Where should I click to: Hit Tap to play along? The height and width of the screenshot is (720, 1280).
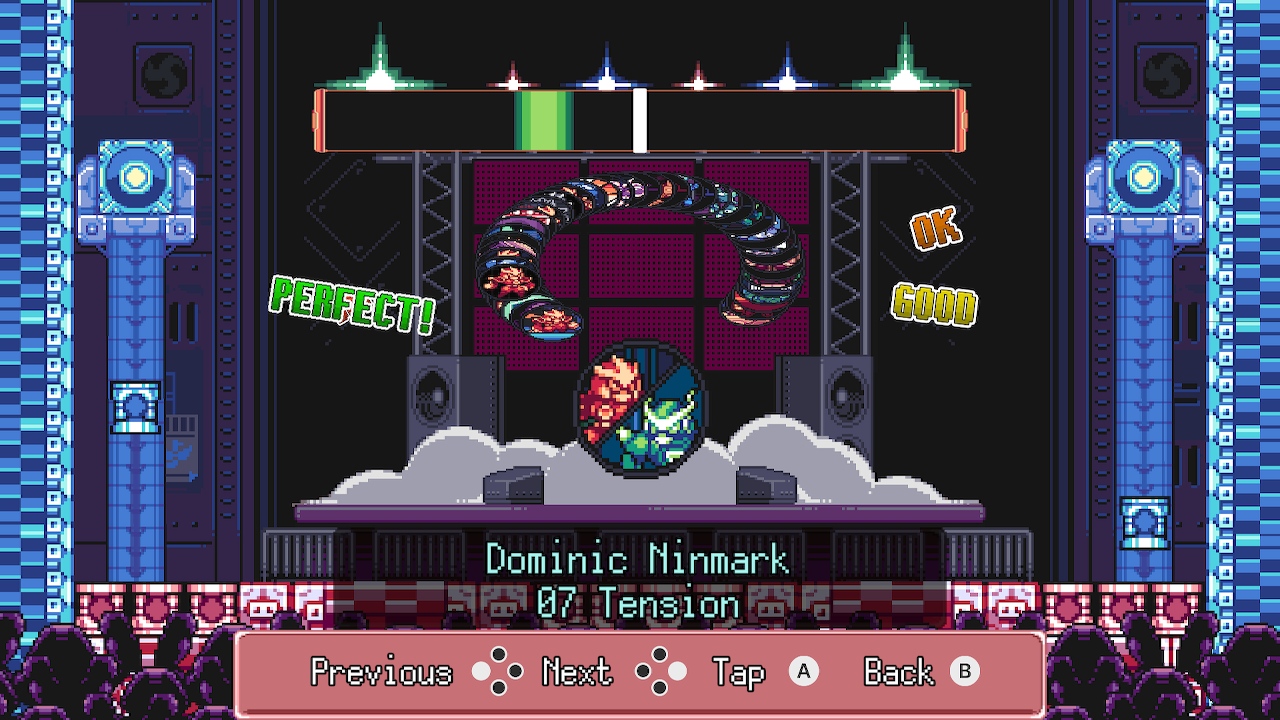click(x=738, y=670)
